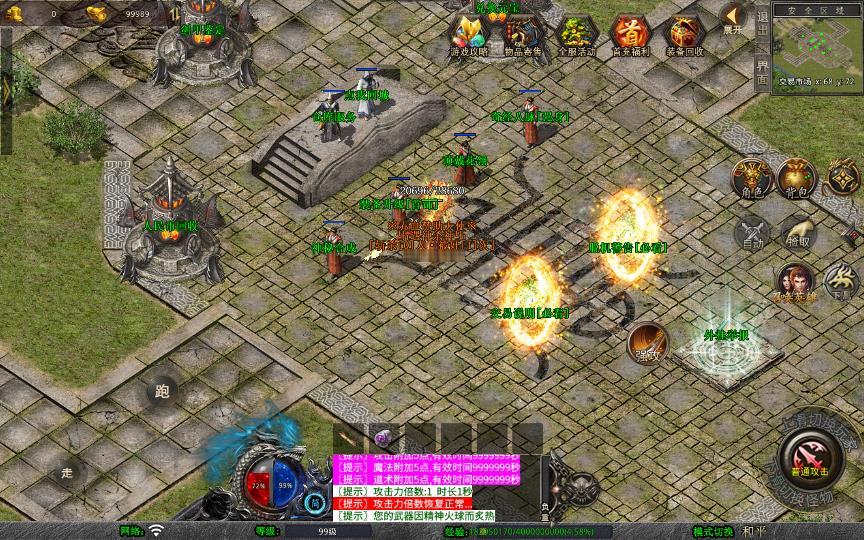The image size is (864, 540).
Task: Open the 背包 backpack
Action: tap(797, 178)
